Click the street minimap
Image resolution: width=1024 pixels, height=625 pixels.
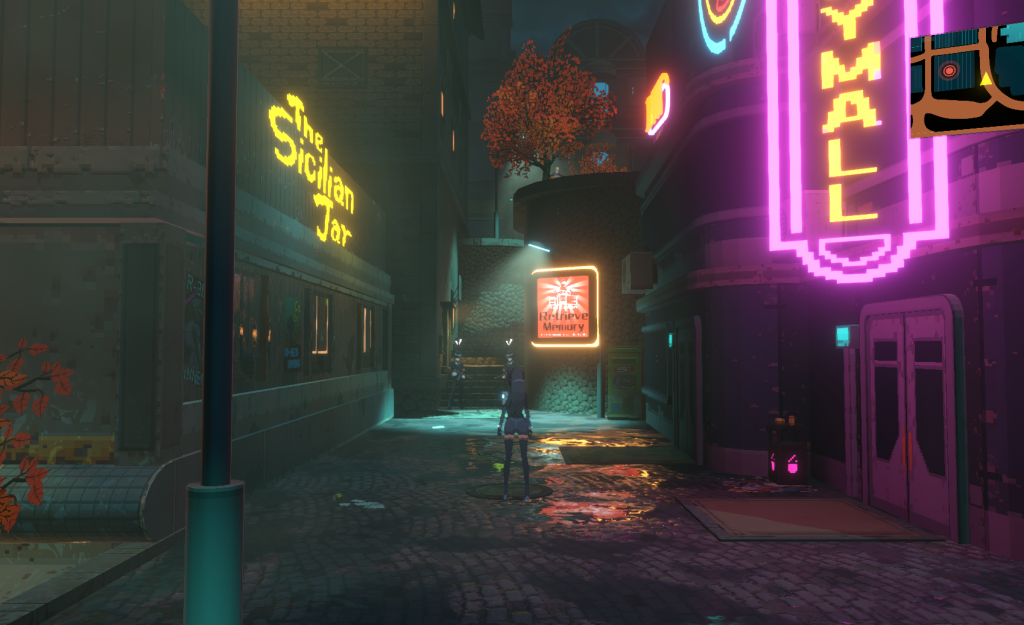point(967,82)
